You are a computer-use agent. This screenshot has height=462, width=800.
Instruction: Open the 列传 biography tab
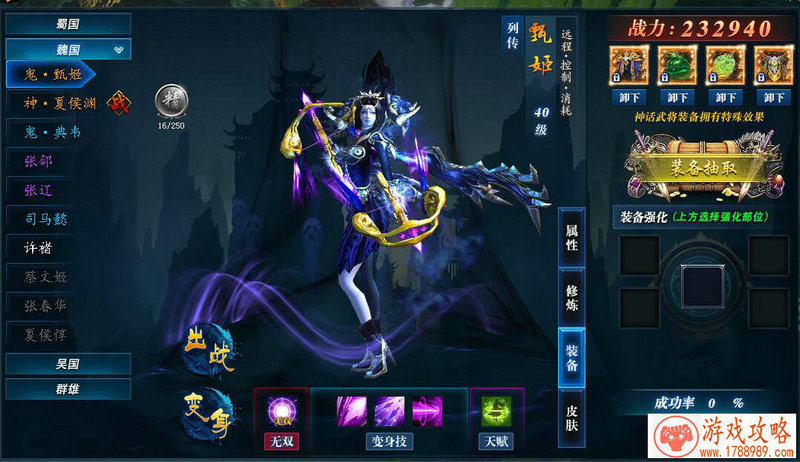(513, 39)
